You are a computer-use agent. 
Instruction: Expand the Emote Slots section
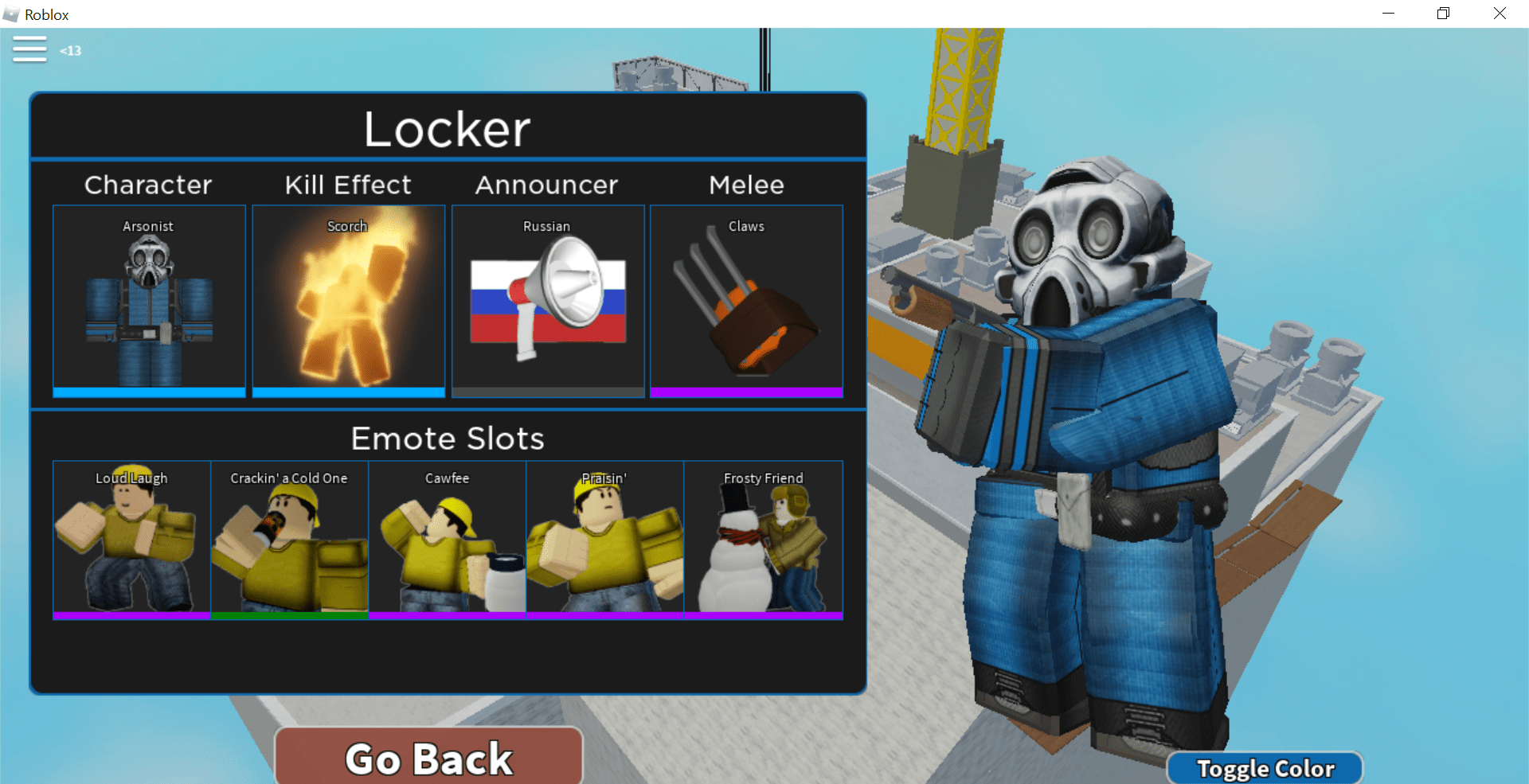(x=447, y=438)
